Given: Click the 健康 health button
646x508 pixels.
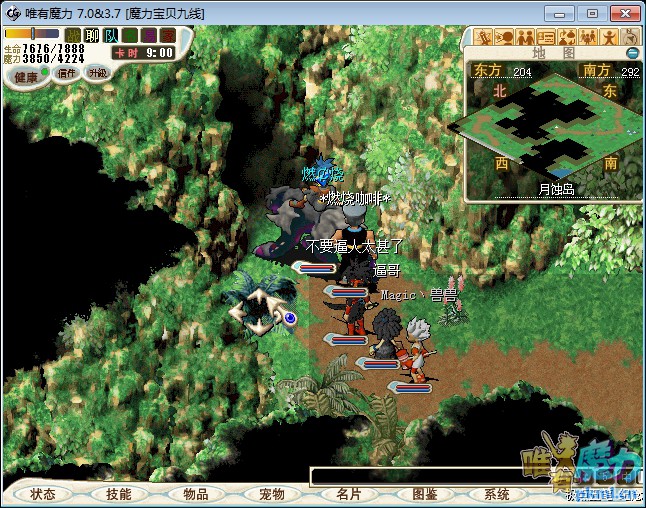Looking at the screenshot, I should tap(26, 76).
